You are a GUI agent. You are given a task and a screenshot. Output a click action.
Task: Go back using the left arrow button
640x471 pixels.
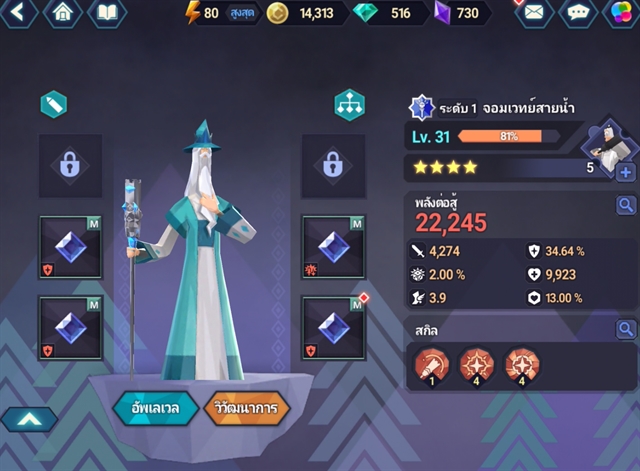click(20, 13)
